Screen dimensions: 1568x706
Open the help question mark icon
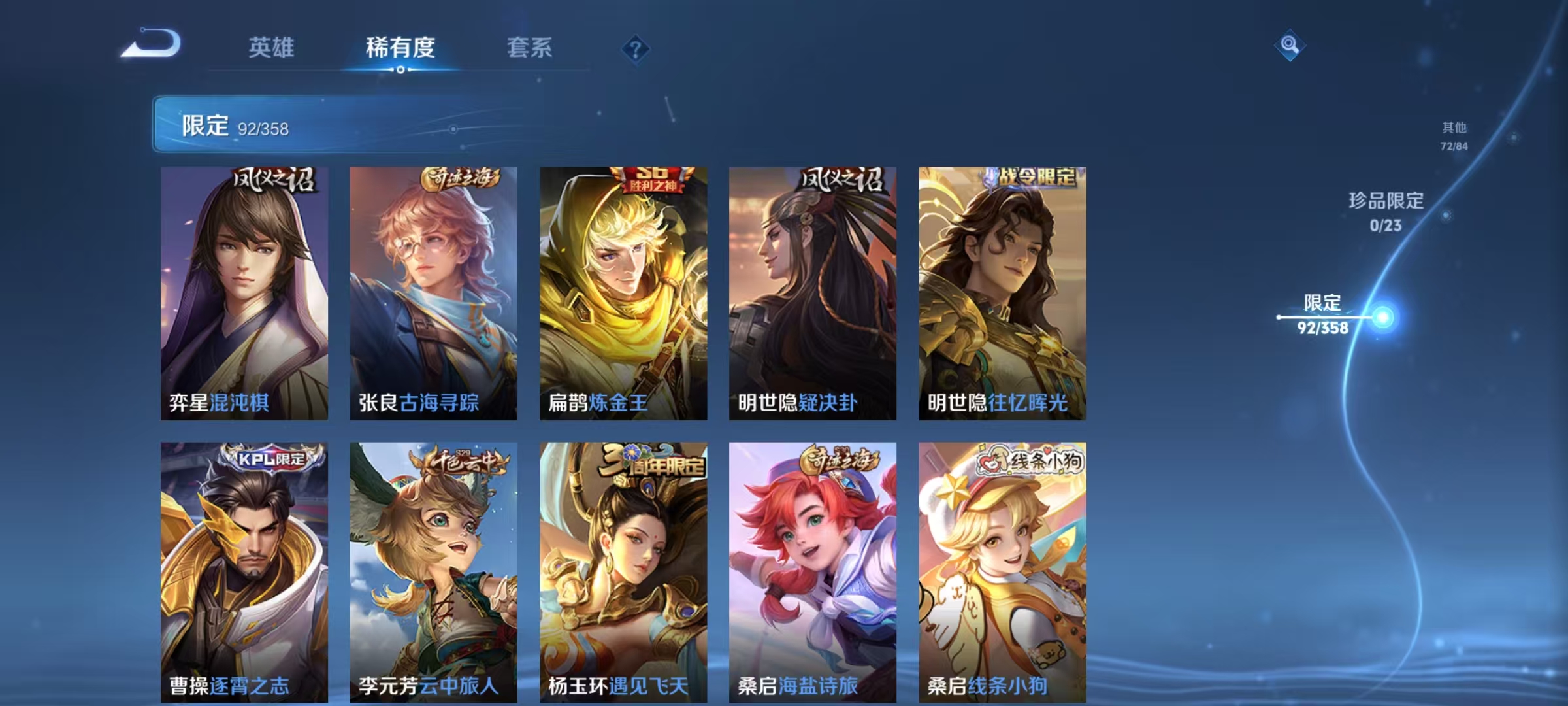coord(636,49)
